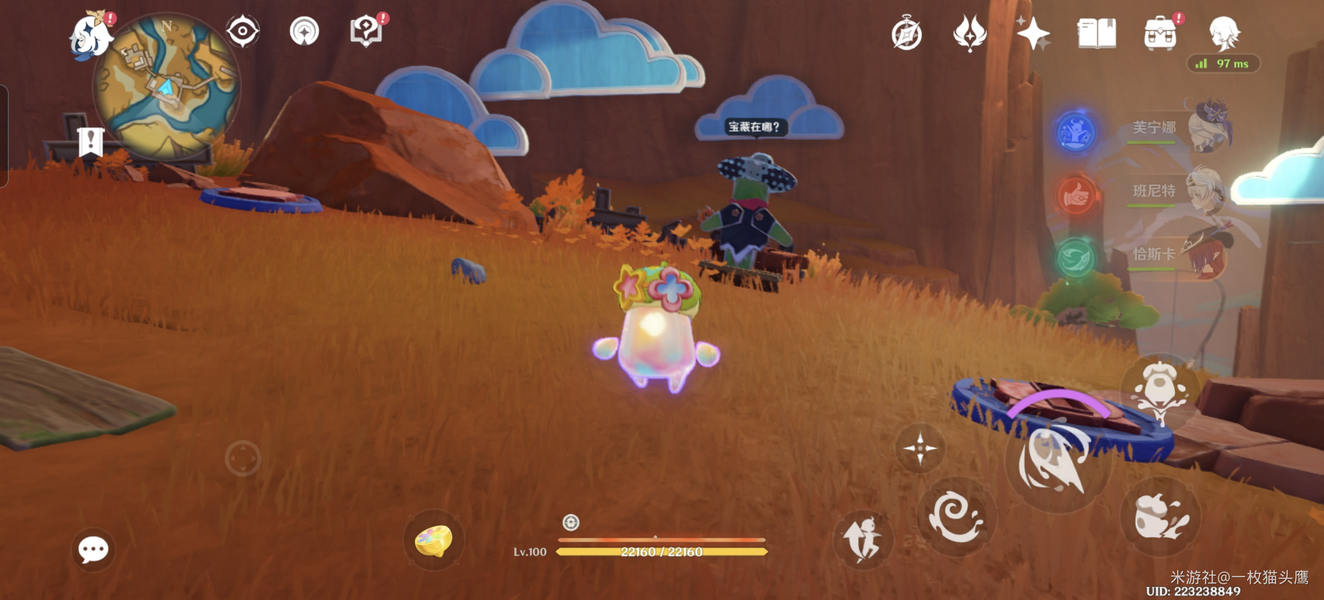Open the backpack inventory
1324x600 pixels.
click(x=1160, y=34)
